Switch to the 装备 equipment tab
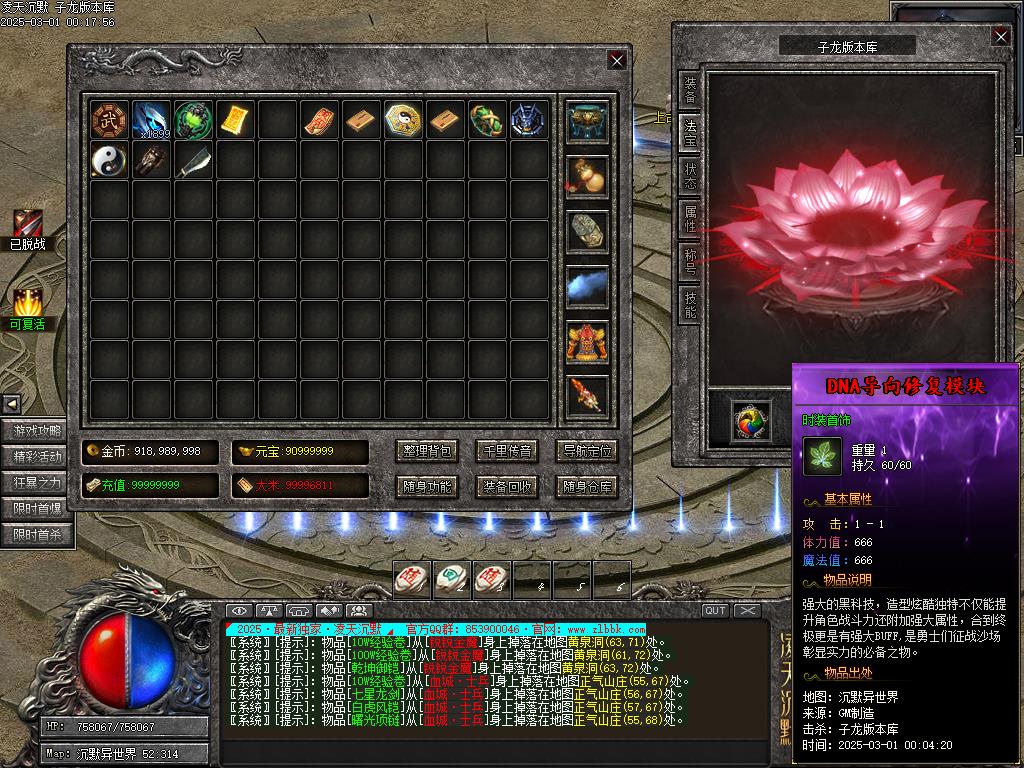 click(x=690, y=90)
